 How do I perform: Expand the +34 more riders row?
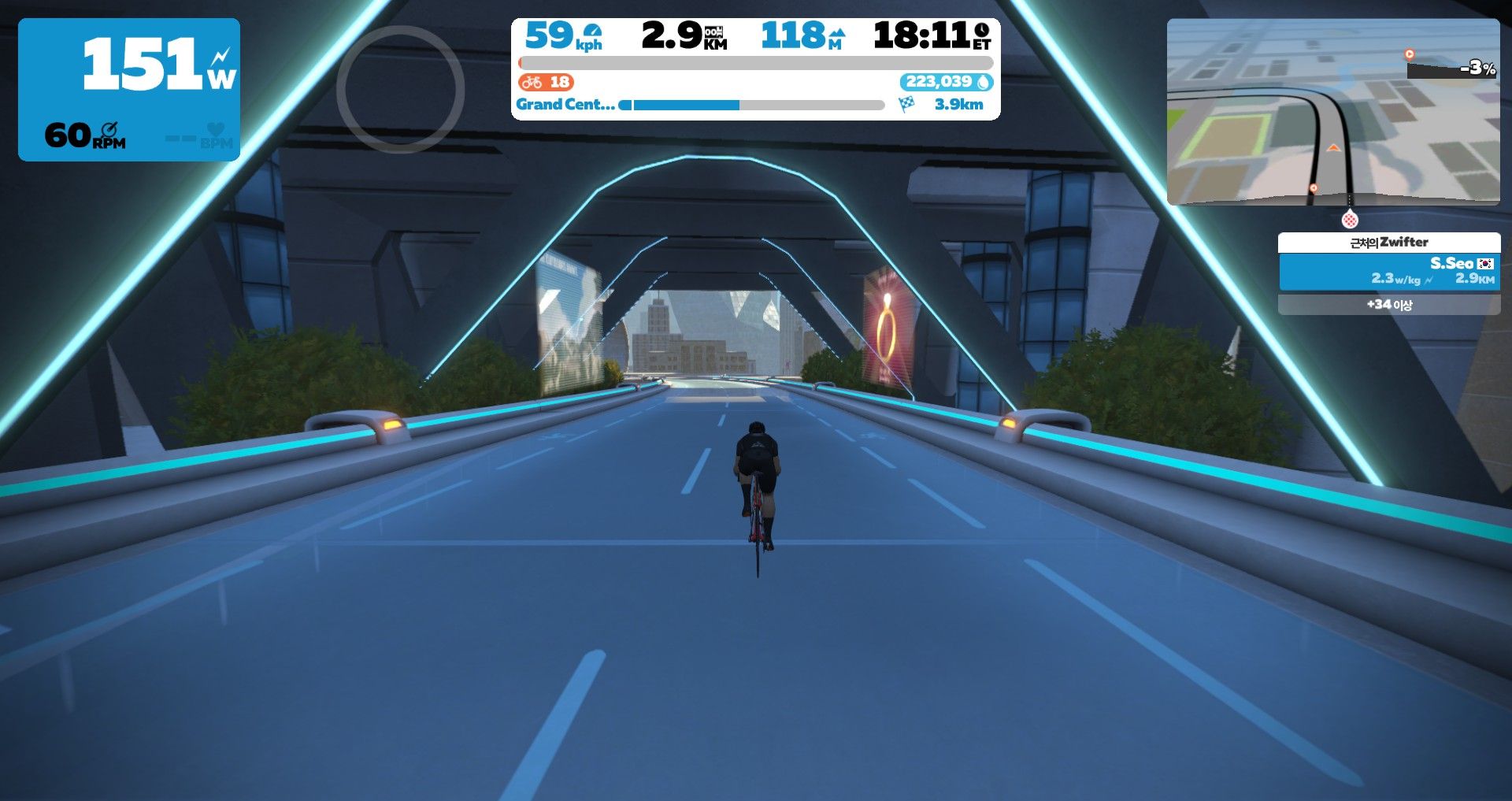(x=1388, y=305)
